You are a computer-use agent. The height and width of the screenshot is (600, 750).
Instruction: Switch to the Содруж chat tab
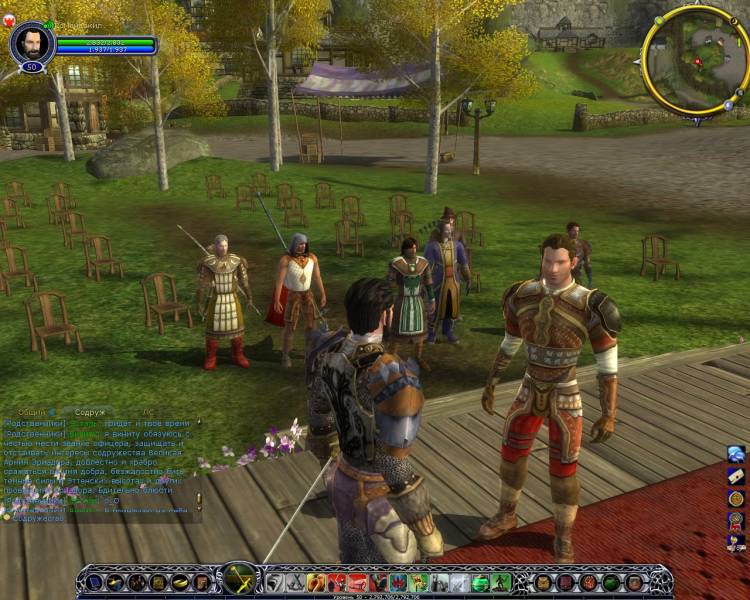(89, 412)
